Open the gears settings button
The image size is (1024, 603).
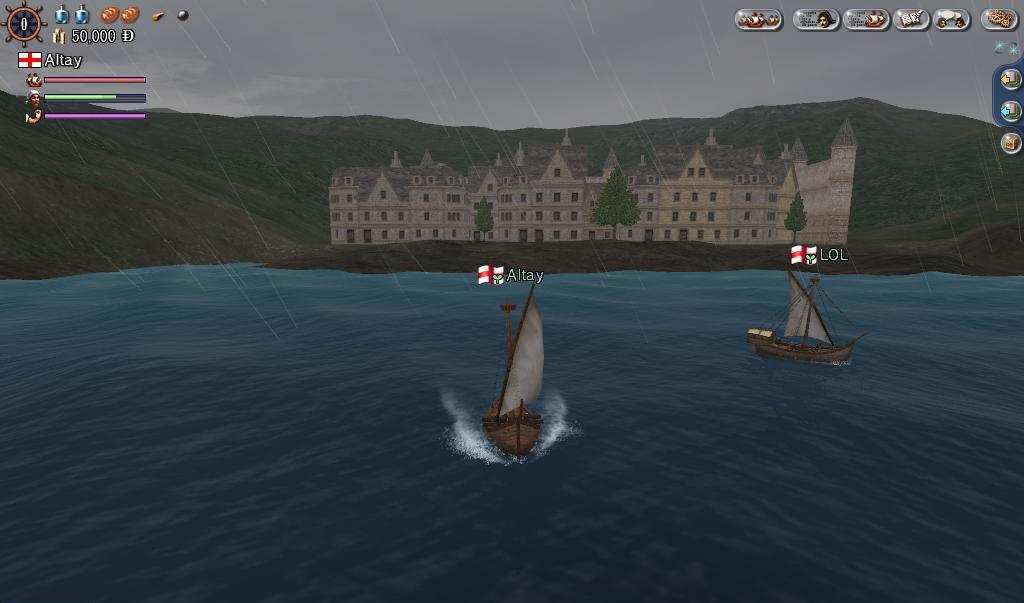pyautogui.click(x=998, y=19)
